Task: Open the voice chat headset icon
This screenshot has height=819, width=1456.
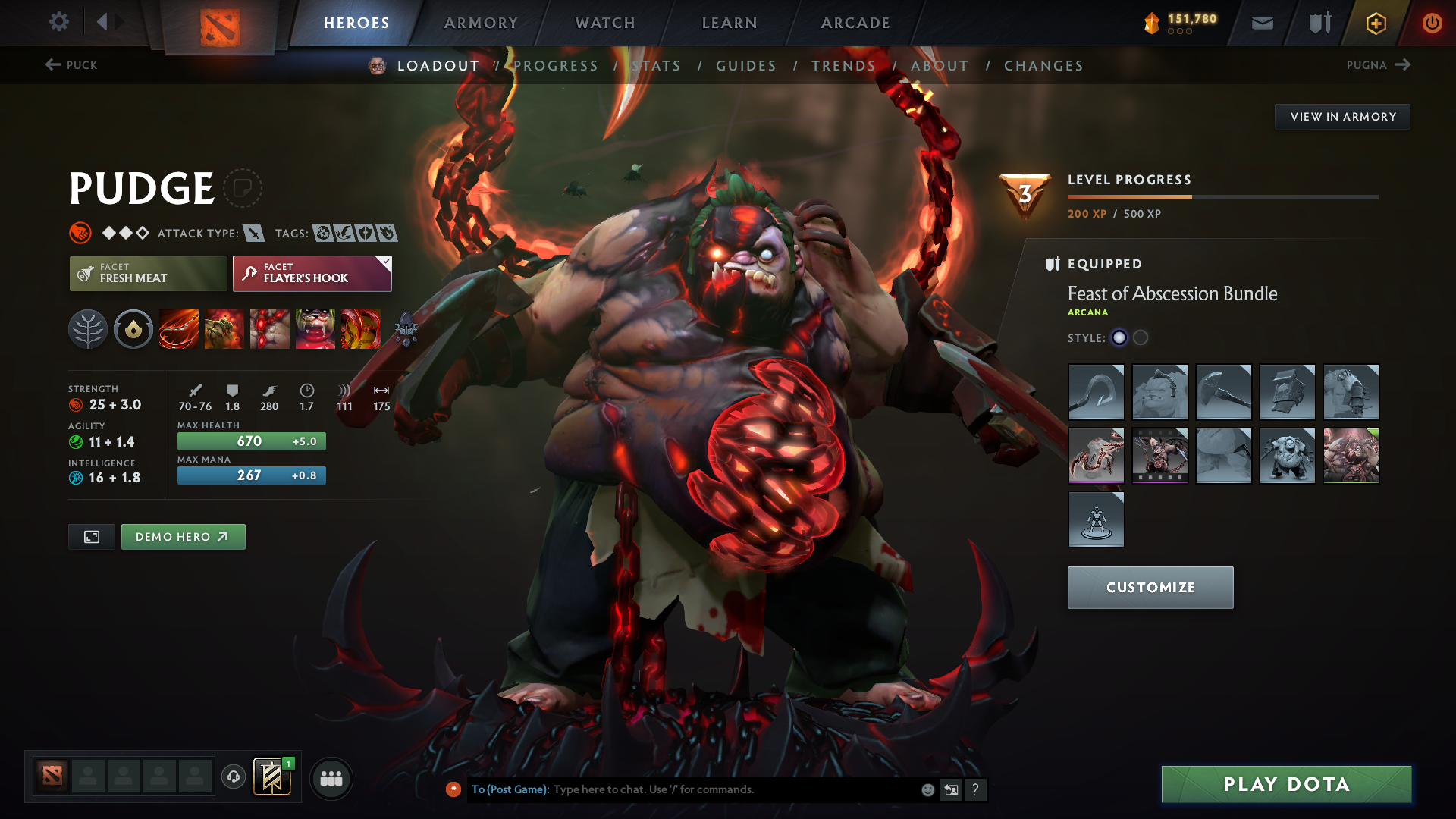Action: click(233, 778)
